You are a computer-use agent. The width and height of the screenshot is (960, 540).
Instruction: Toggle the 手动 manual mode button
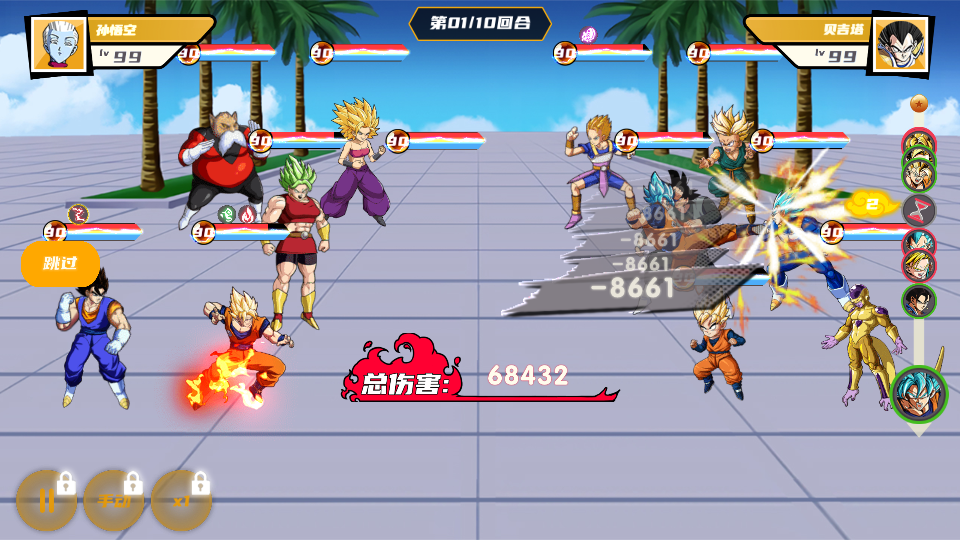[x=114, y=500]
